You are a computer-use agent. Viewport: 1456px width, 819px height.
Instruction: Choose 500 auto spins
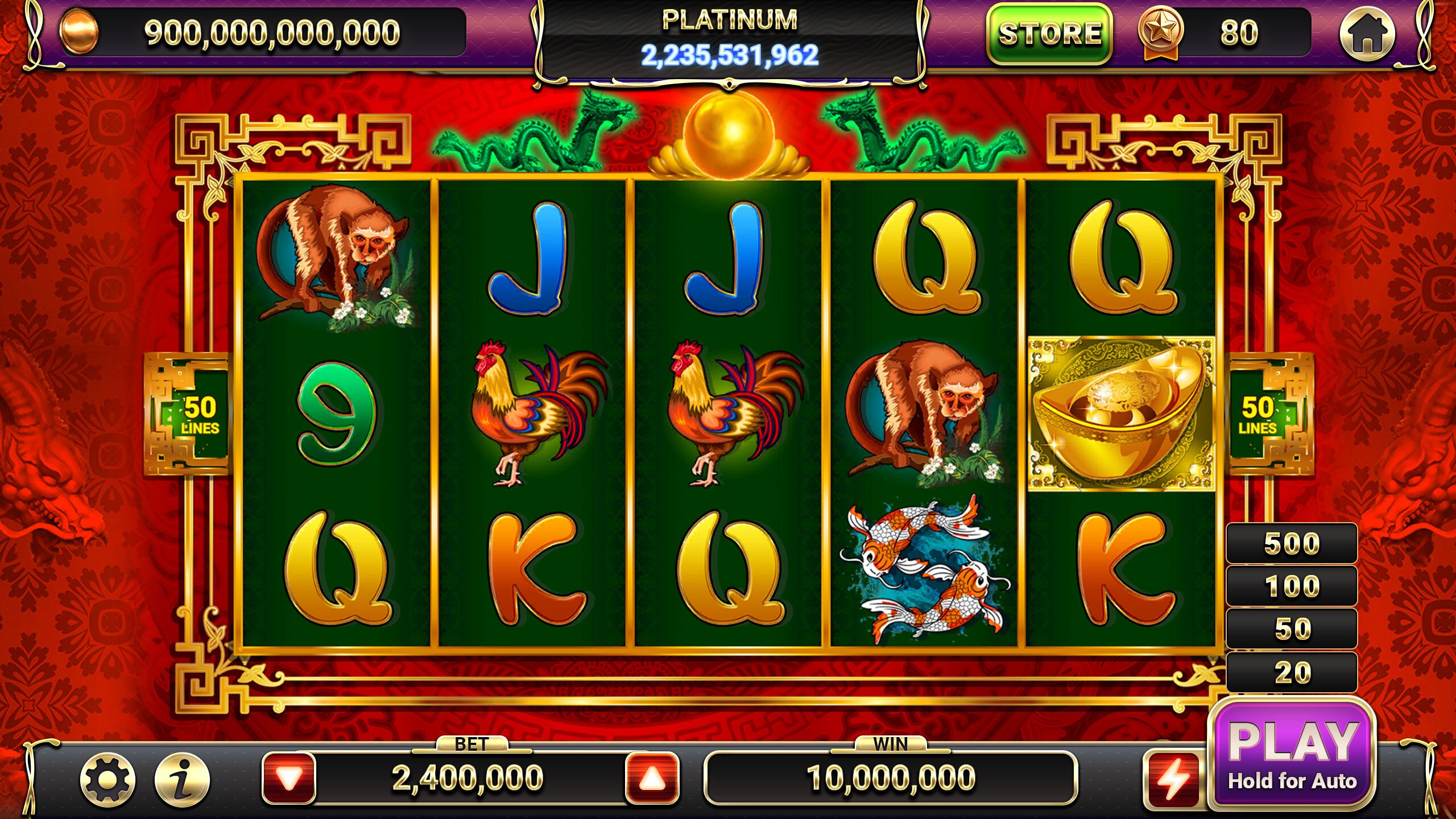coord(1292,544)
